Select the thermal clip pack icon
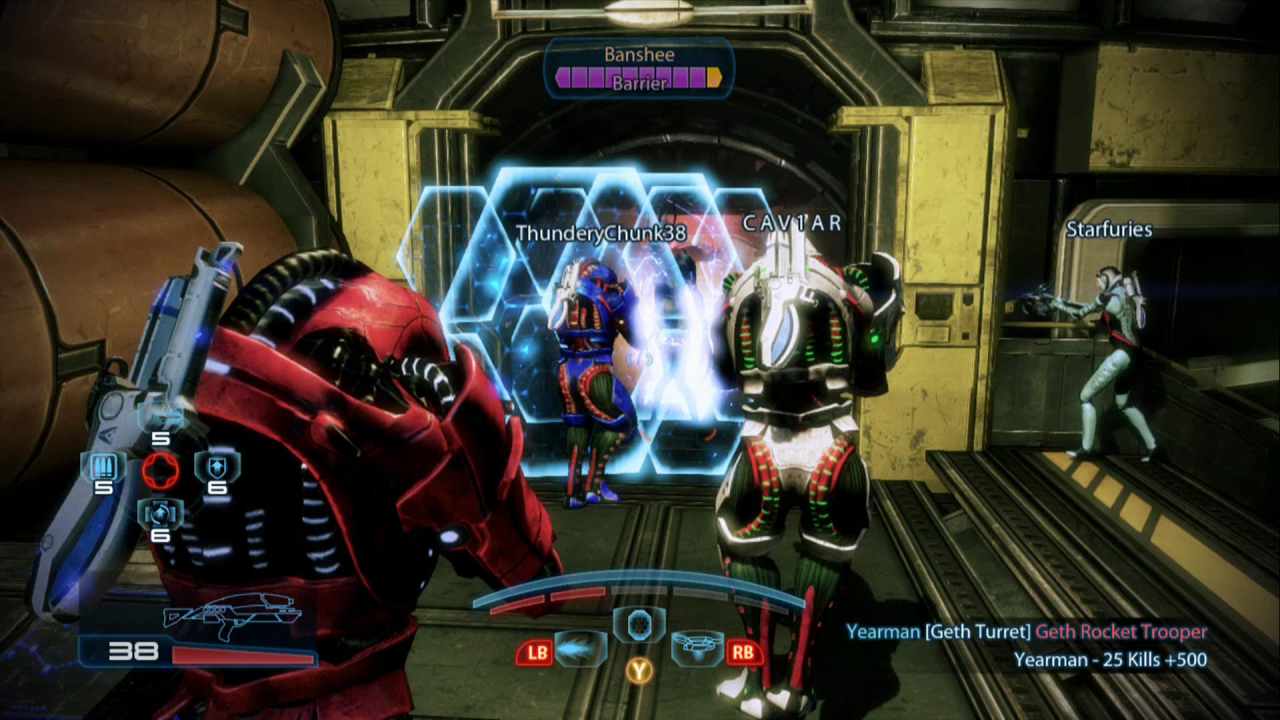1280x720 pixels. [104, 467]
